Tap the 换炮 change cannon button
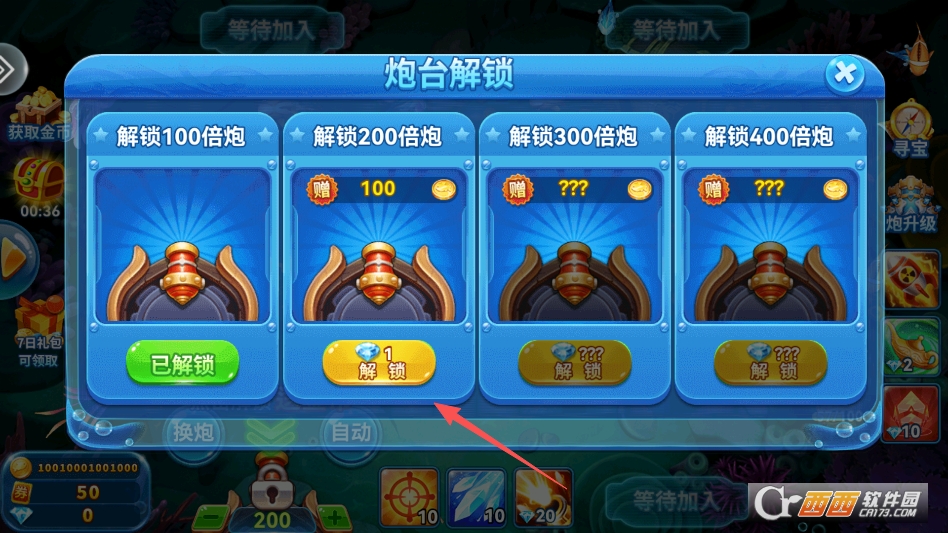The width and height of the screenshot is (948, 533). coord(193,432)
